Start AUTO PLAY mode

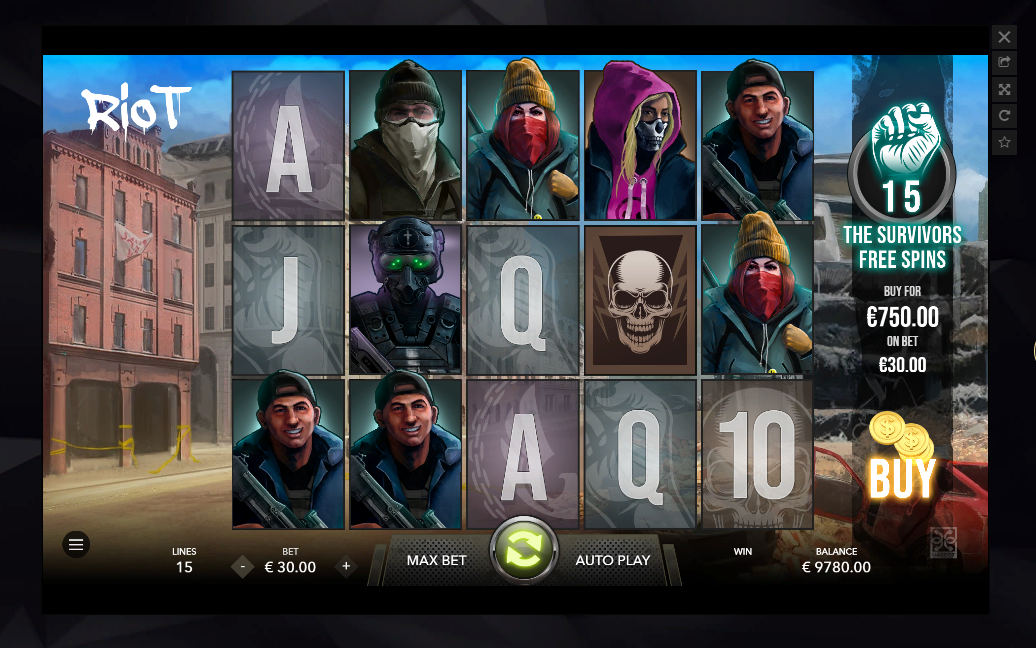tap(612, 561)
